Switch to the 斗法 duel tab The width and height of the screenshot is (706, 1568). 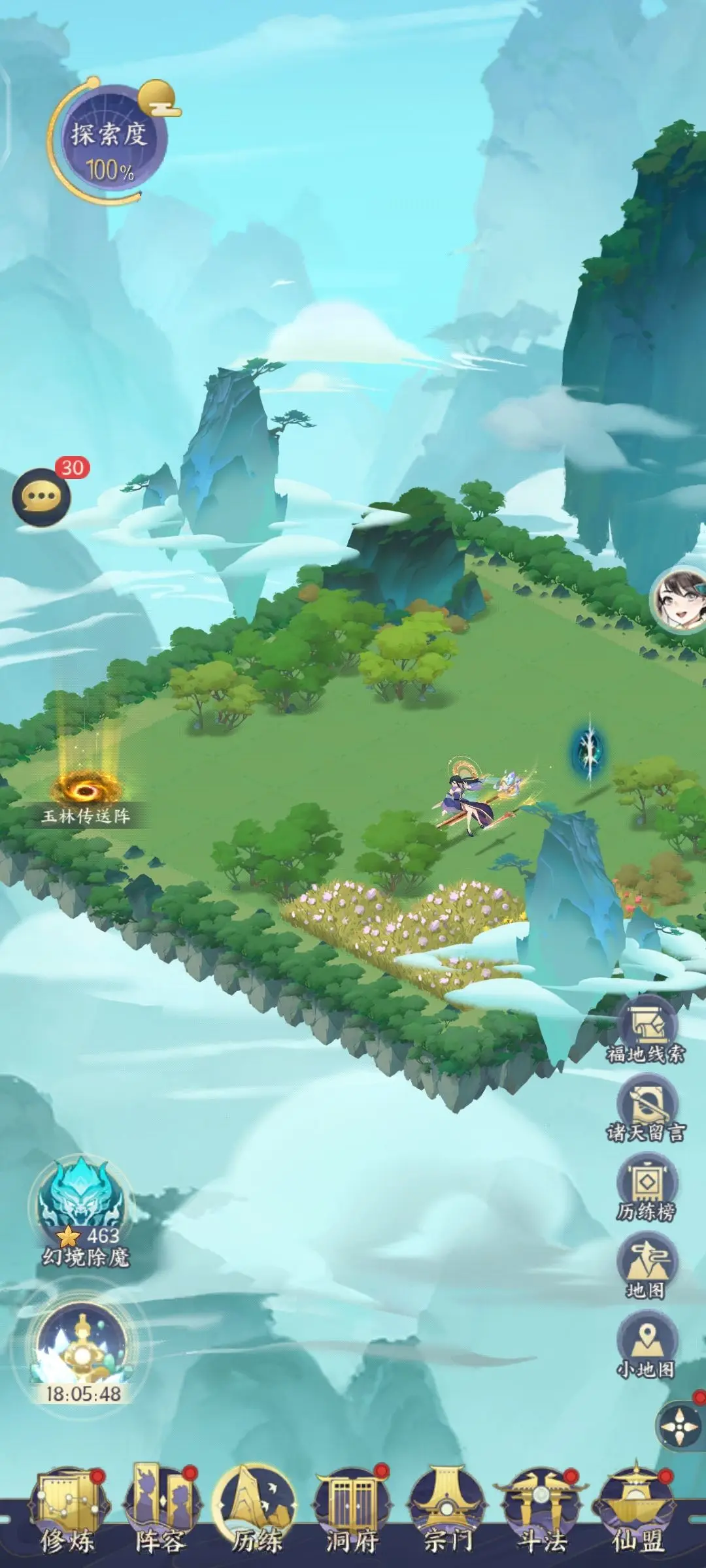(x=541, y=1516)
